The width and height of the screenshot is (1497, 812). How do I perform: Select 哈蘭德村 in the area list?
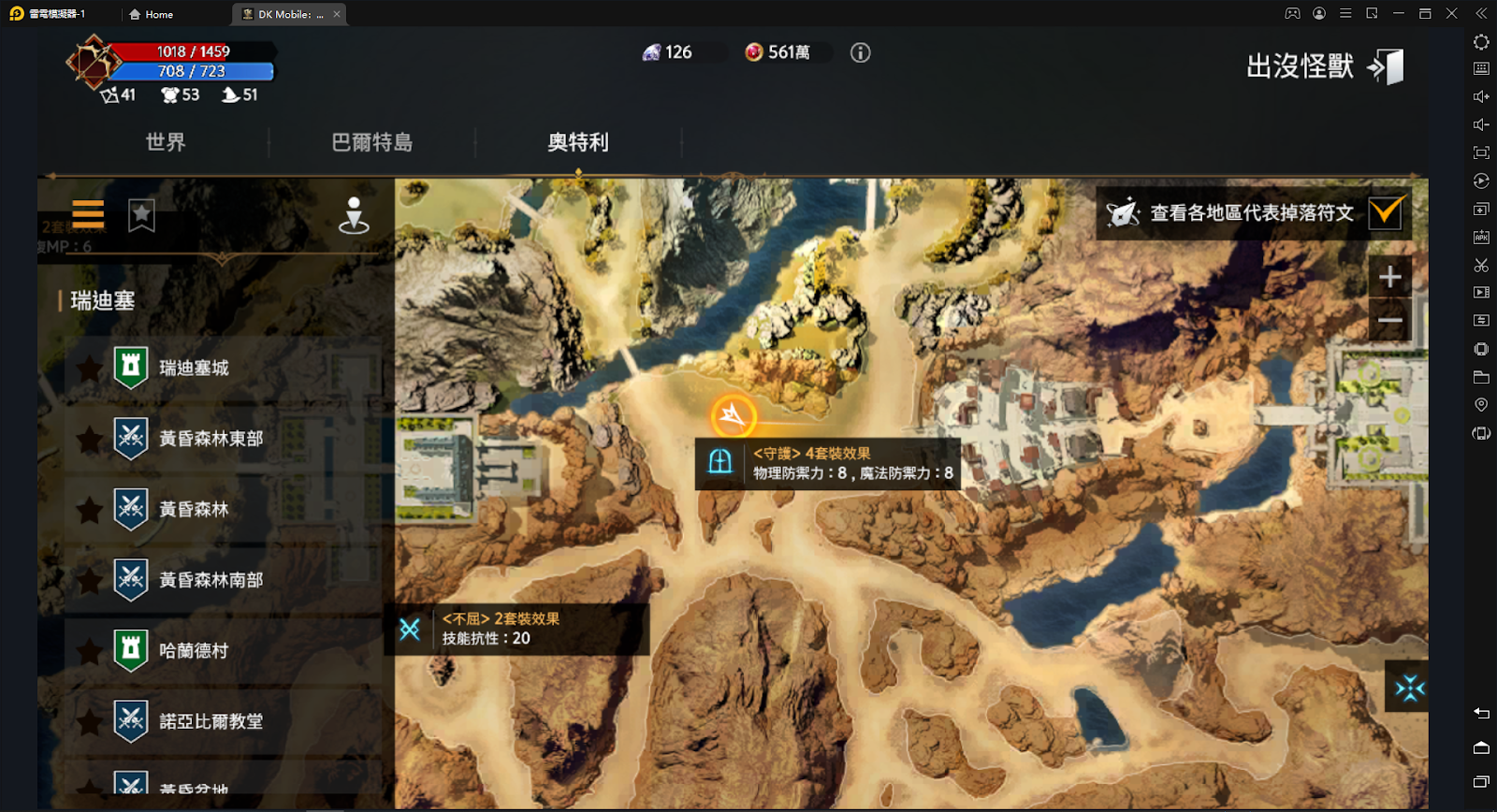point(194,650)
